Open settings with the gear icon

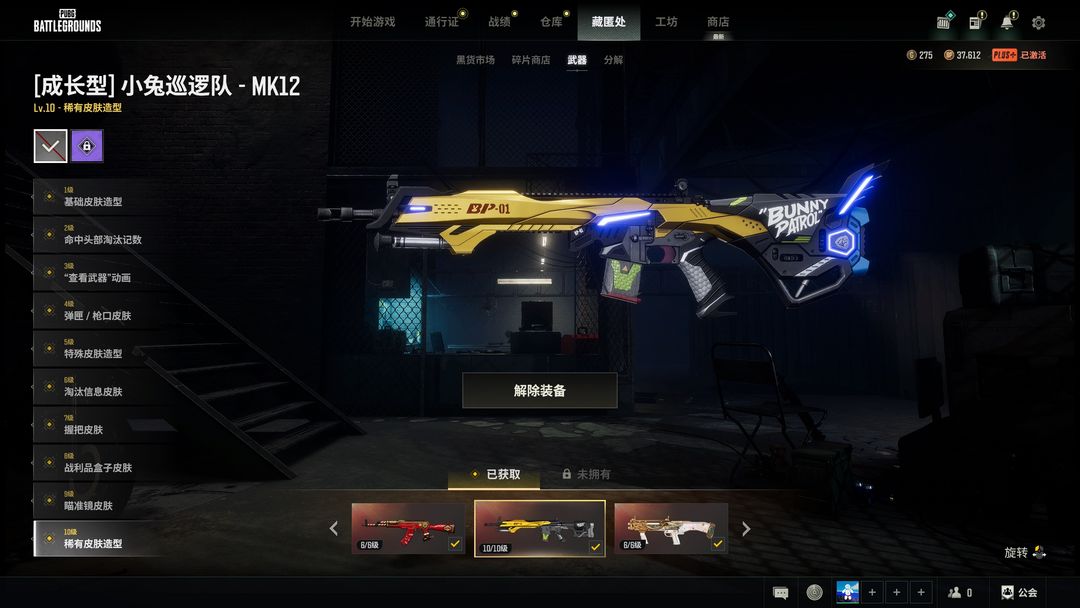pos(1038,23)
